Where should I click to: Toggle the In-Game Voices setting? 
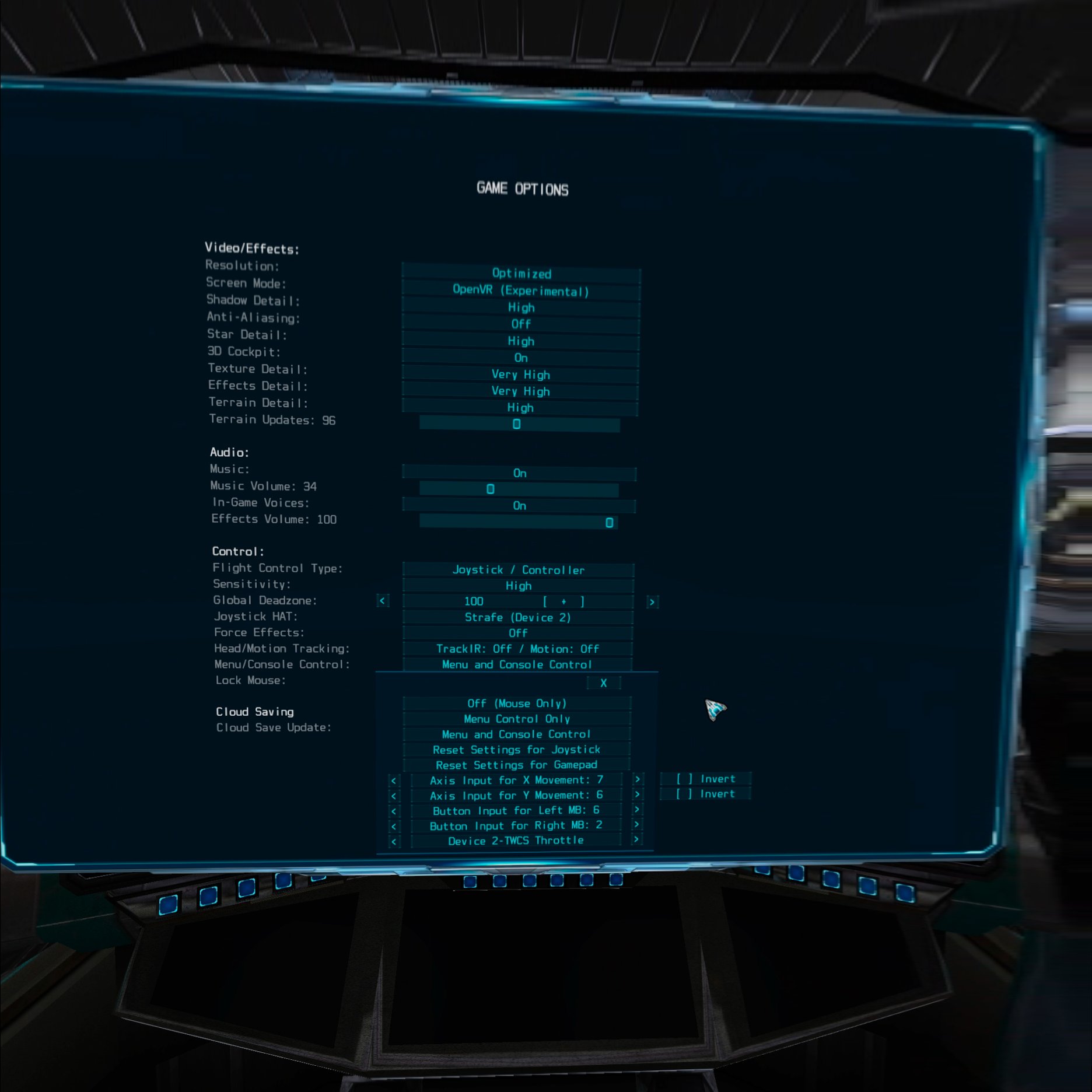coord(519,506)
